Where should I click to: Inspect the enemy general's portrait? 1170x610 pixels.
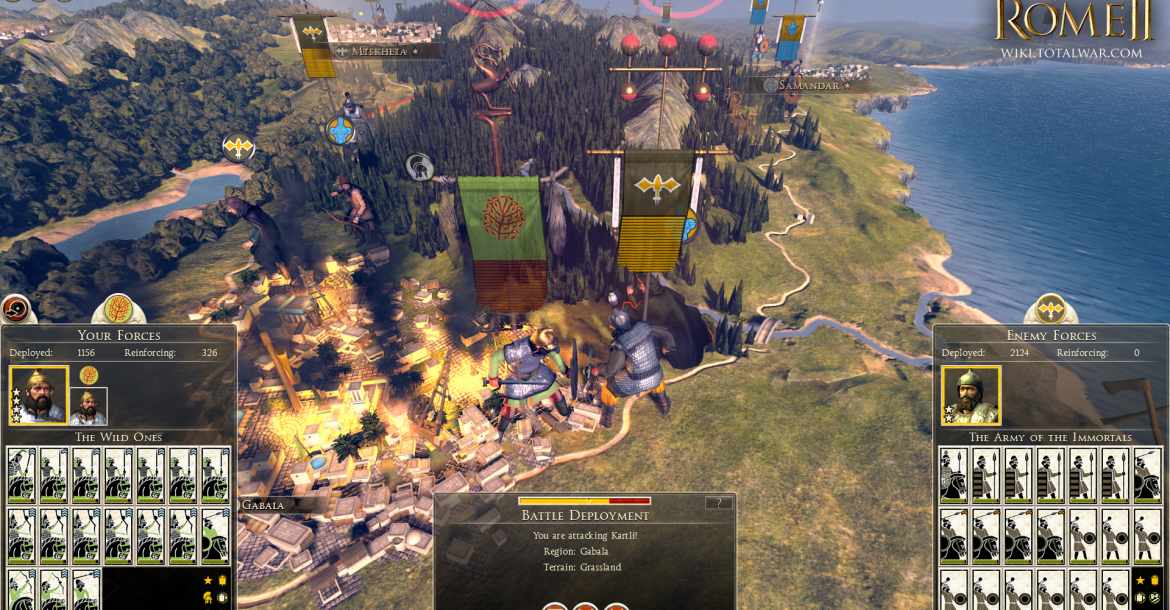970,395
